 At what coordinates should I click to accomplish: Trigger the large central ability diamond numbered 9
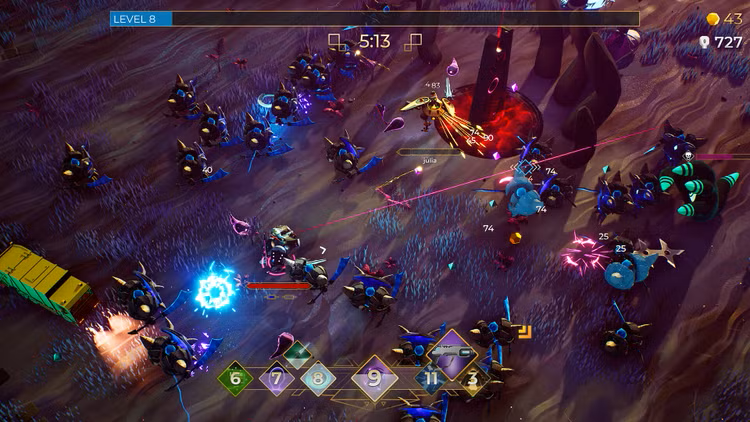375,378
